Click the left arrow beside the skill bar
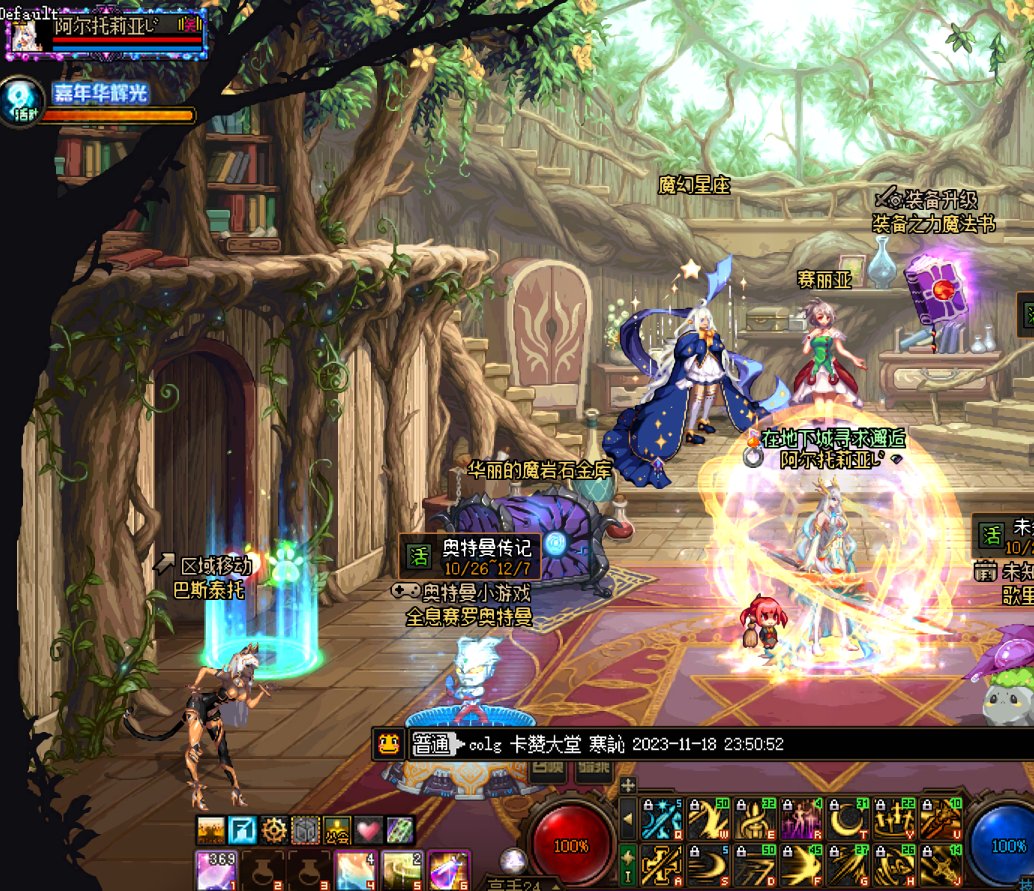Image resolution: width=1034 pixels, height=891 pixels. (x=628, y=819)
